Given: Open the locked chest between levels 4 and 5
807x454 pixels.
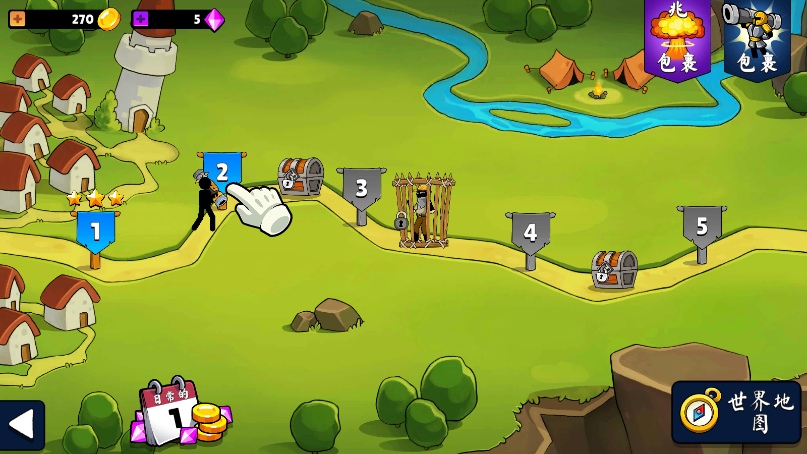Looking at the screenshot, I should click(613, 269).
